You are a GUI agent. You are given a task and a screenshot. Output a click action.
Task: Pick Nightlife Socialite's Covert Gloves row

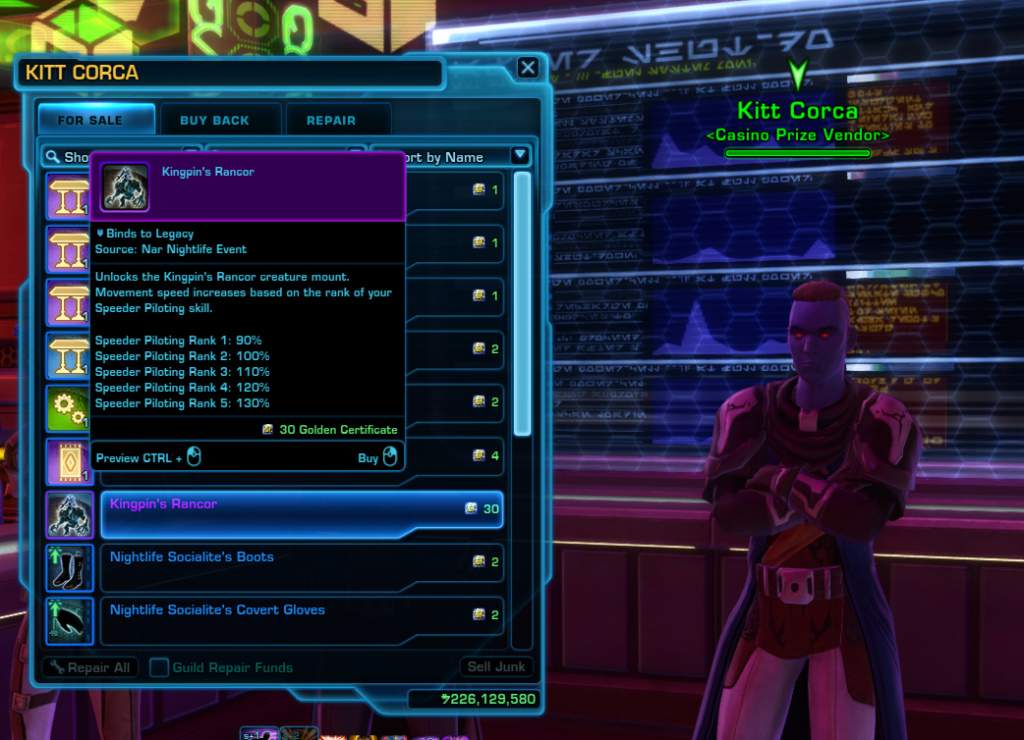300,615
